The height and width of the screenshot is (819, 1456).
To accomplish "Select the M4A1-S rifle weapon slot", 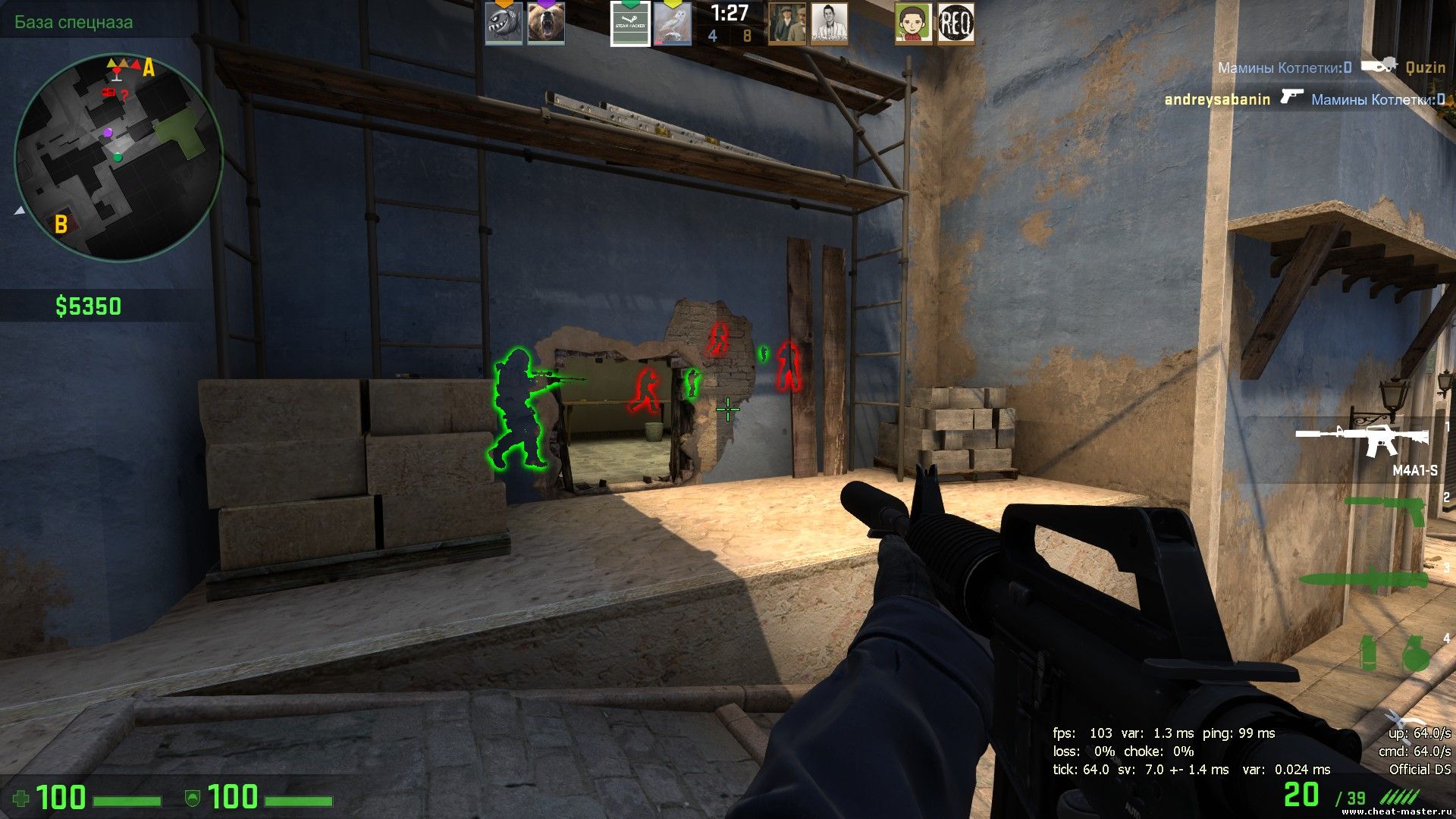I will [1363, 440].
